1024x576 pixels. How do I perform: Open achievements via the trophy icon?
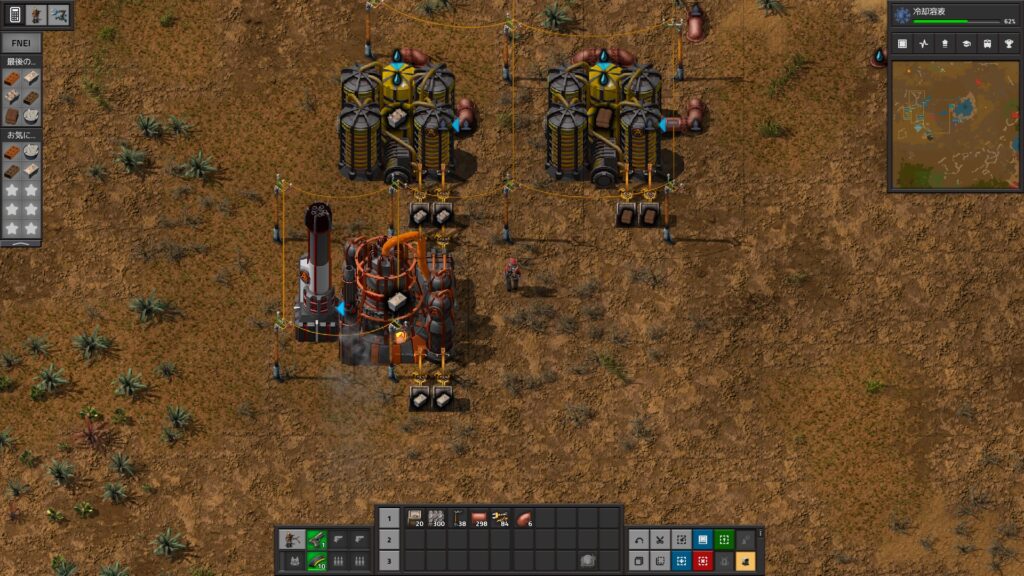click(1008, 44)
